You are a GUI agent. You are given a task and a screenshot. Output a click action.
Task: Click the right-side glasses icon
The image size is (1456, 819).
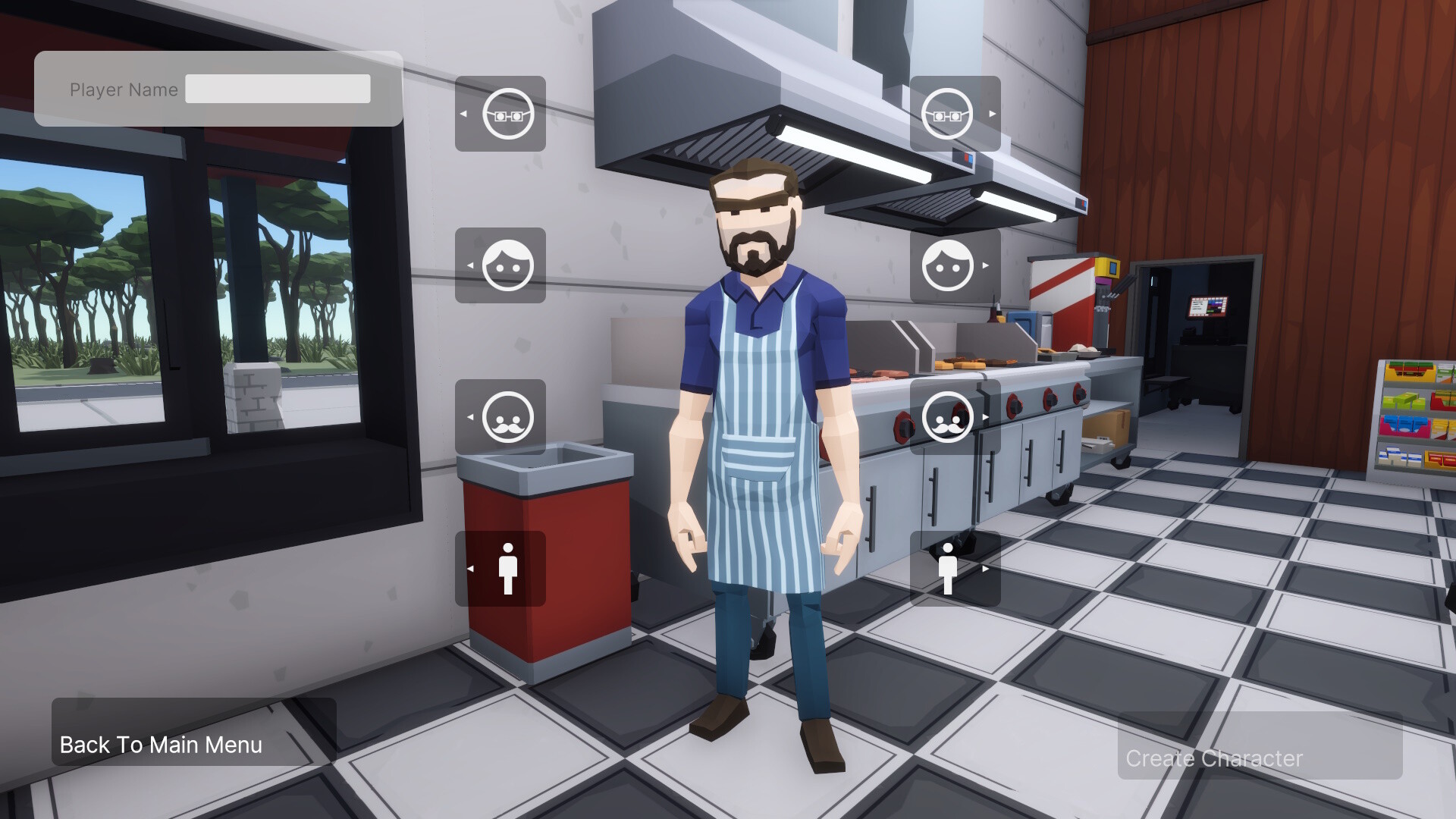[x=950, y=114]
